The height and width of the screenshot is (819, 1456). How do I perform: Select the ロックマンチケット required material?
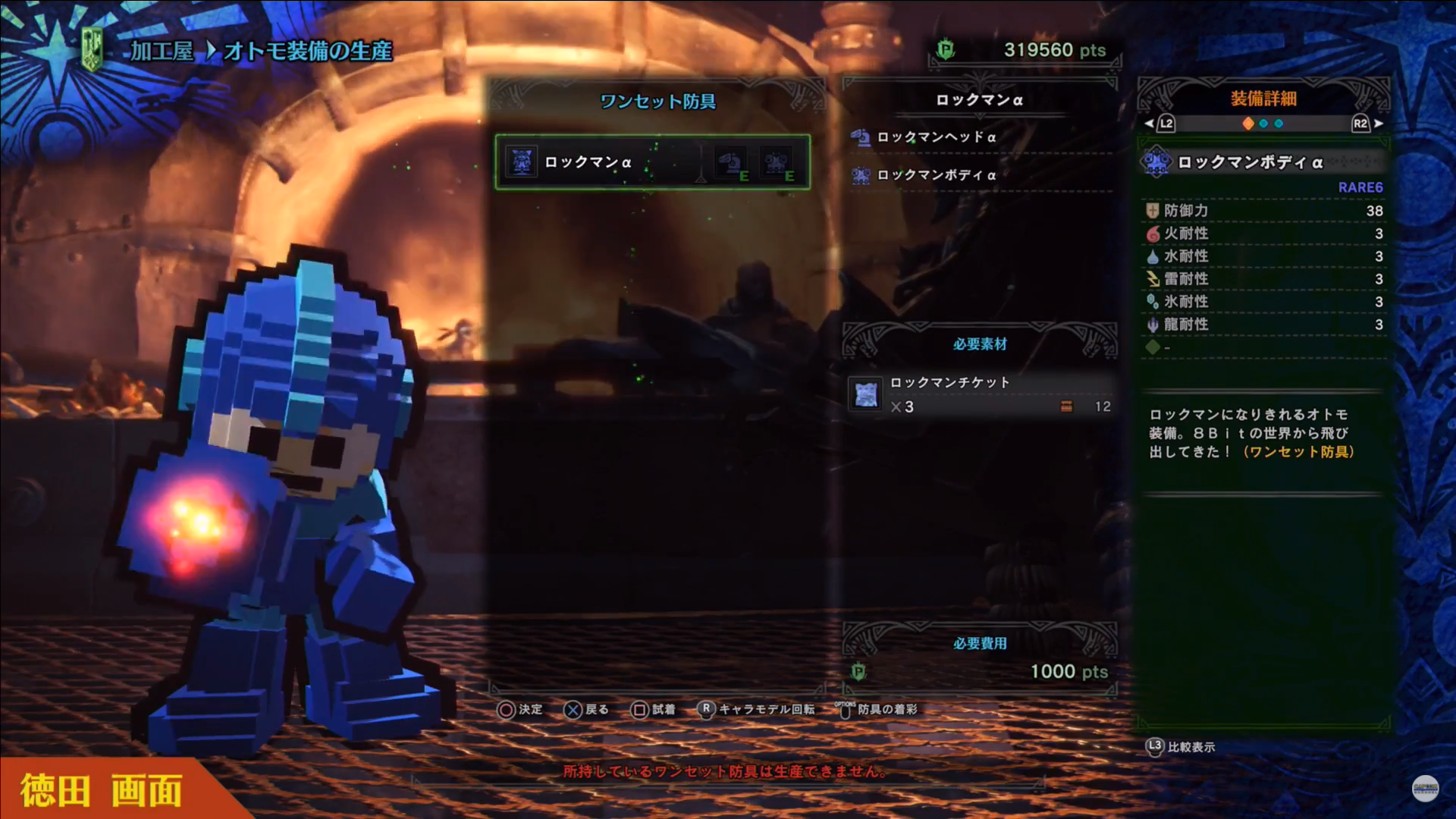tap(949, 383)
